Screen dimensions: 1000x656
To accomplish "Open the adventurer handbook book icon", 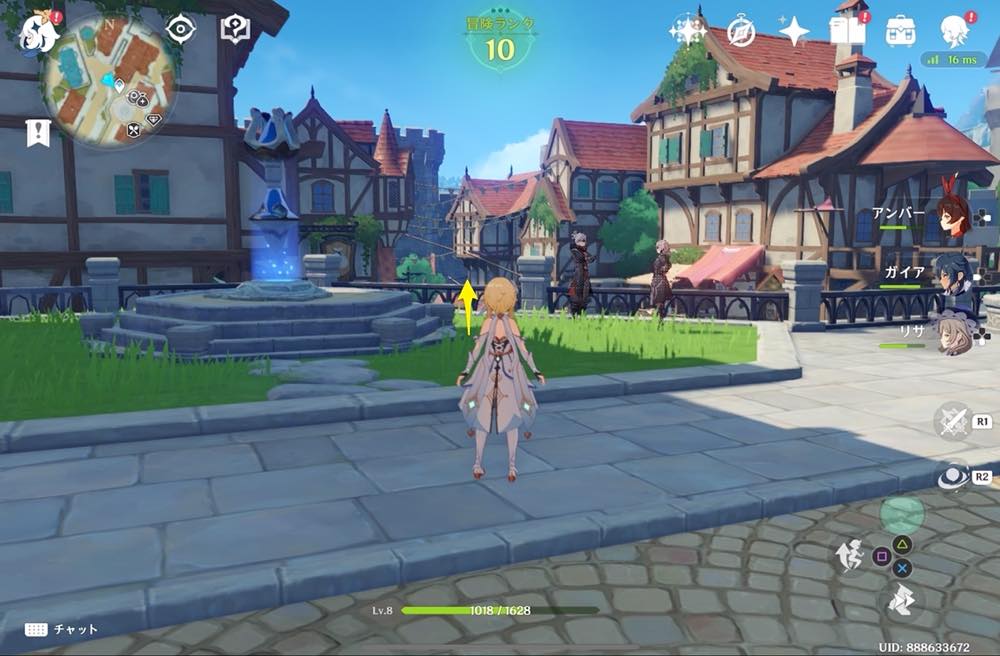I will point(847,31).
